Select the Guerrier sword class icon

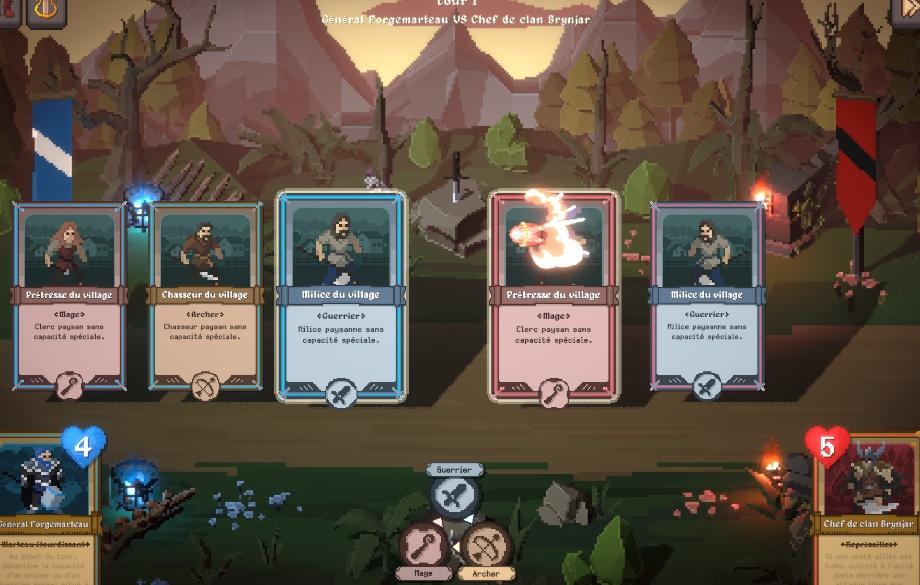[x=455, y=495]
